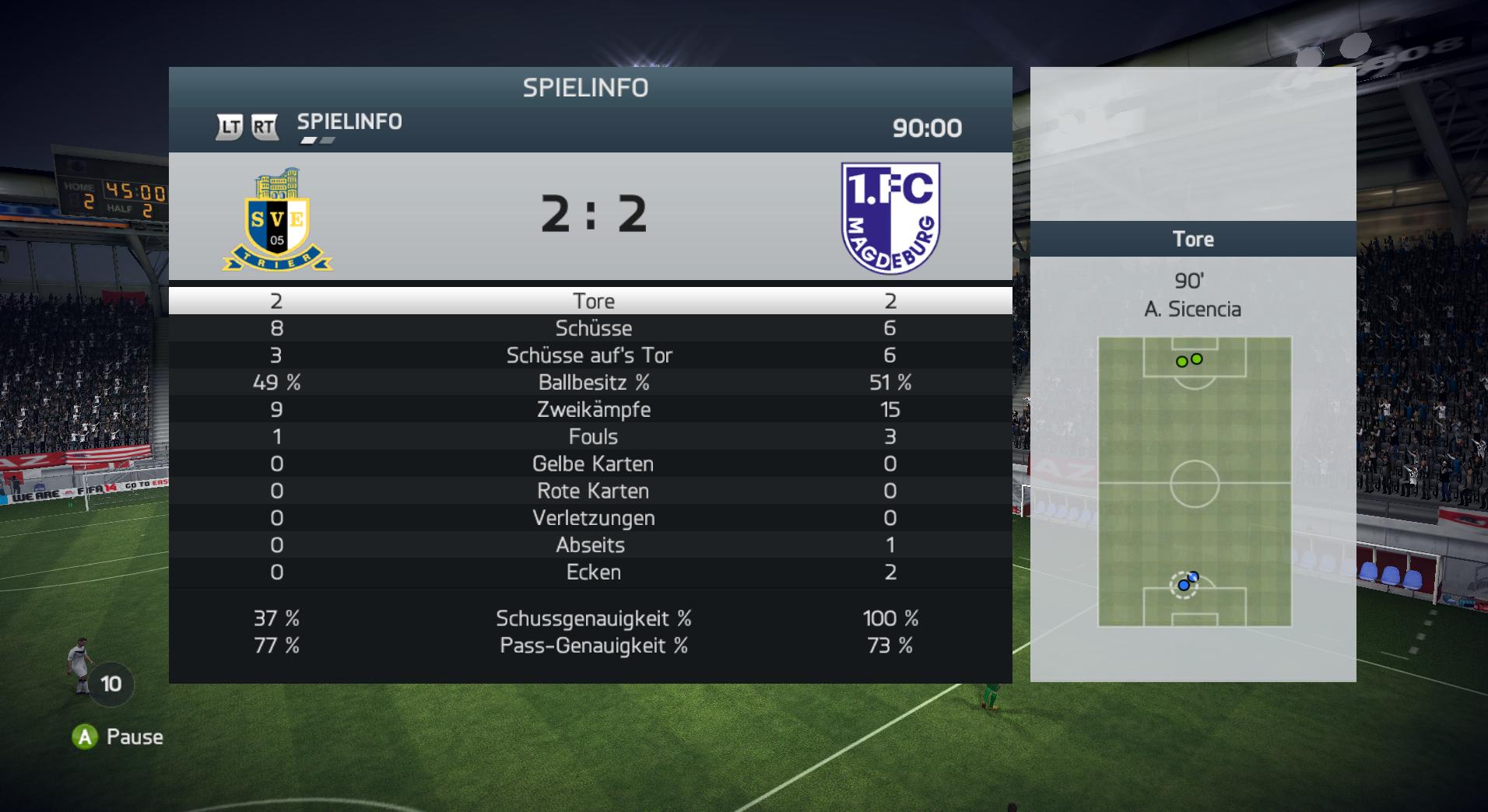Choose the Schüsse row showing 8 and 6
This screenshot has height=812, width=1488.
point(591,328)
